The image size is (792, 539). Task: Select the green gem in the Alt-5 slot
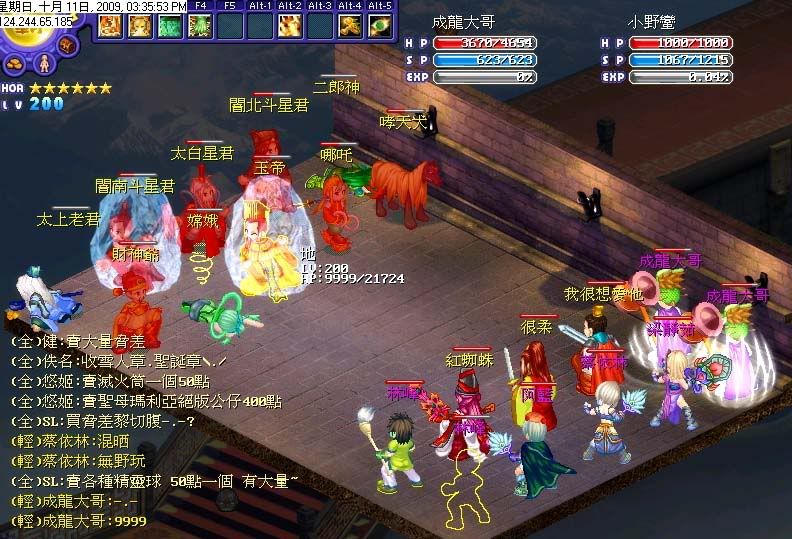click(x=380, y=25)
